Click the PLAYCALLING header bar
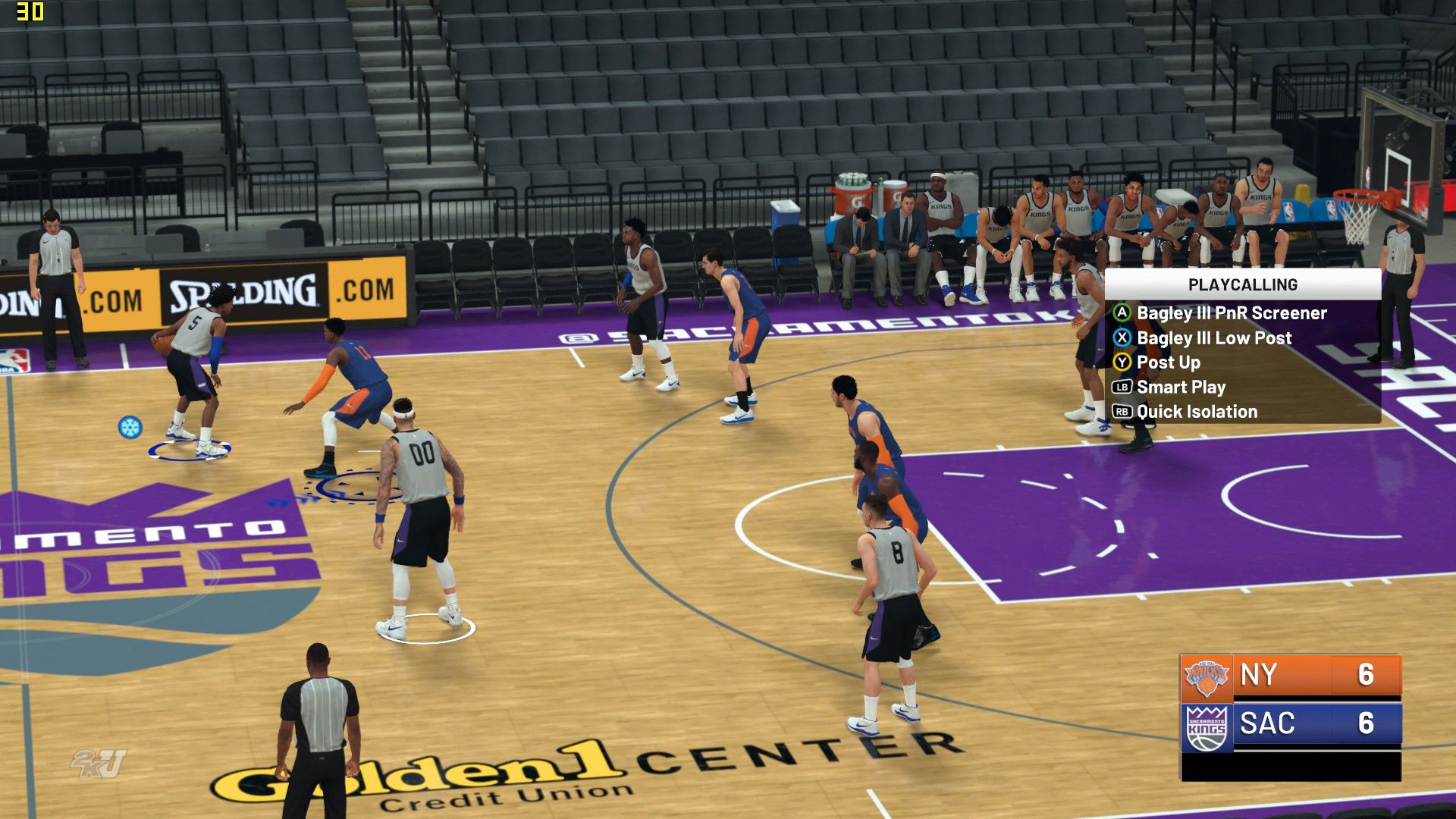This screenshot has height=819, width=1456. [x=1244, y=285]
